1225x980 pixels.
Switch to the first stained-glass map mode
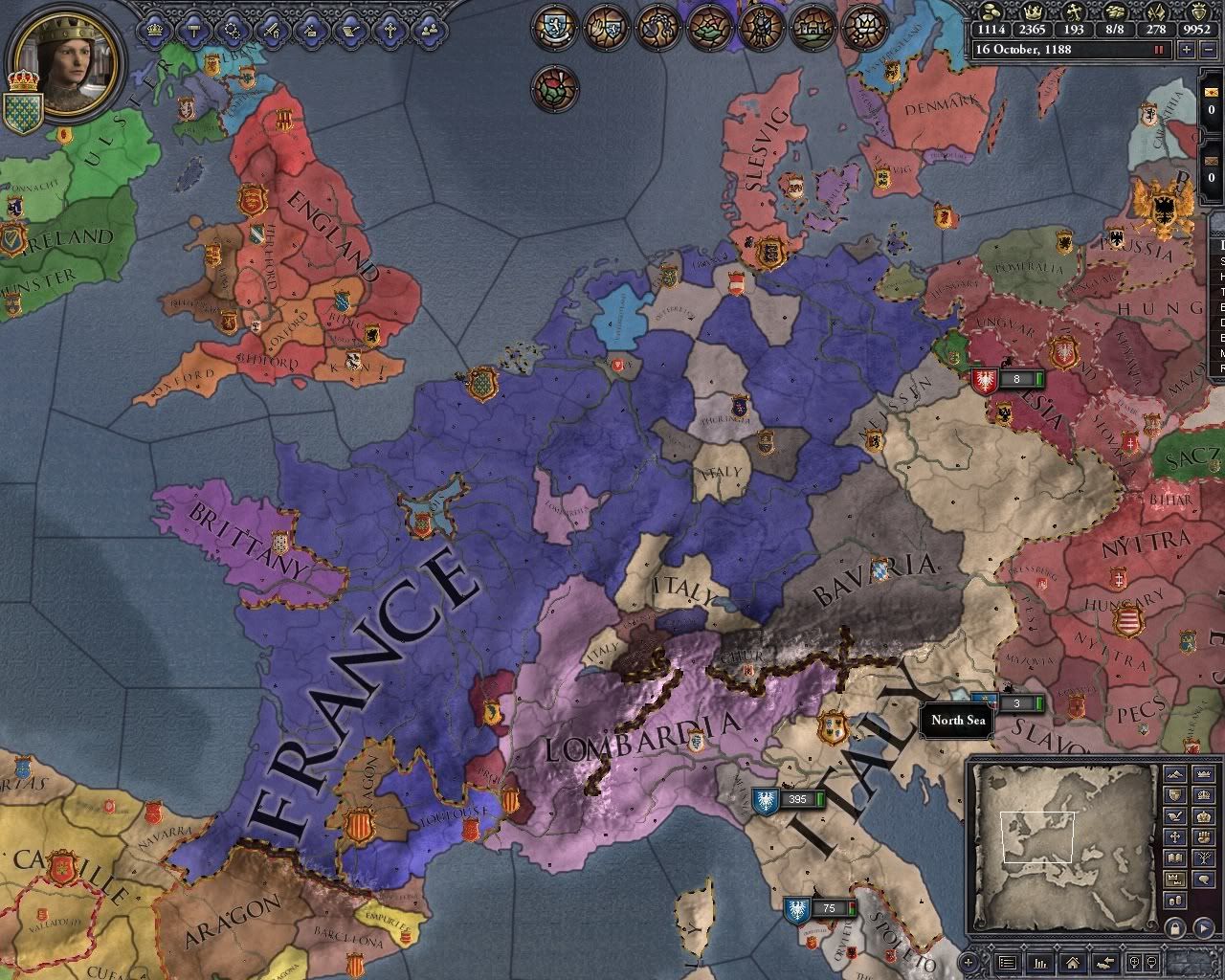click(x=553, y=29)
